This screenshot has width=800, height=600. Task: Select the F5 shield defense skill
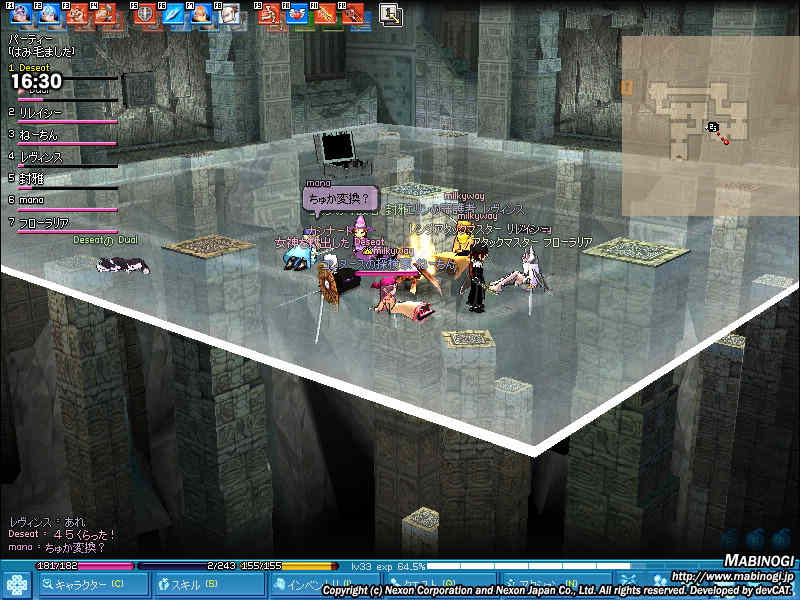[144, 14]
